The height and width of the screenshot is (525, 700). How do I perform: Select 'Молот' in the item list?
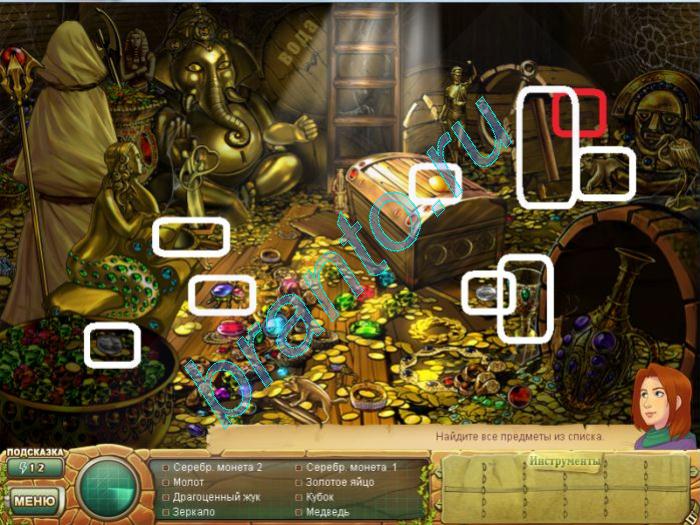(x=188, y=482)
